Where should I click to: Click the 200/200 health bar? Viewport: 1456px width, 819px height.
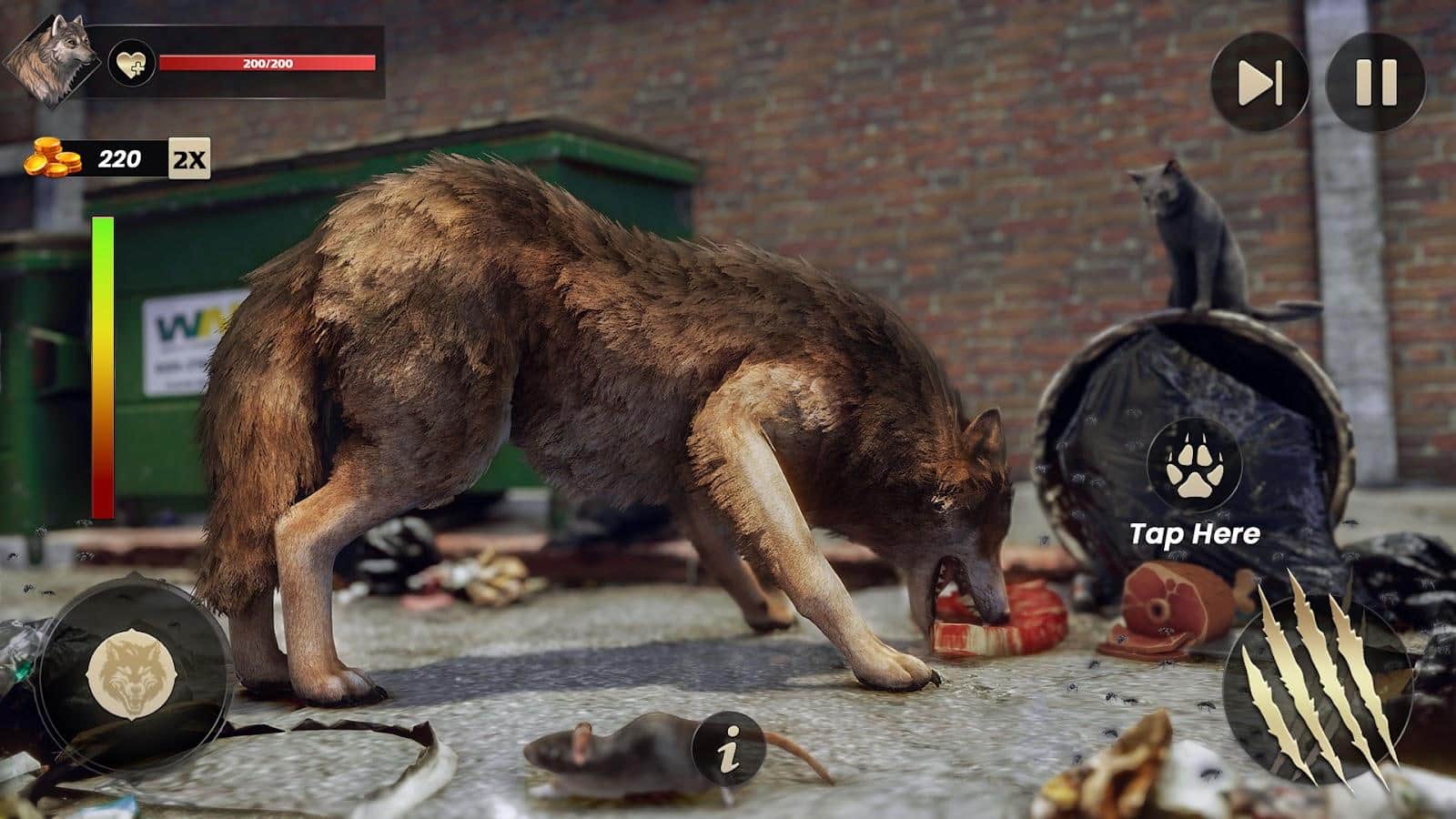click(x=268, y=64)
